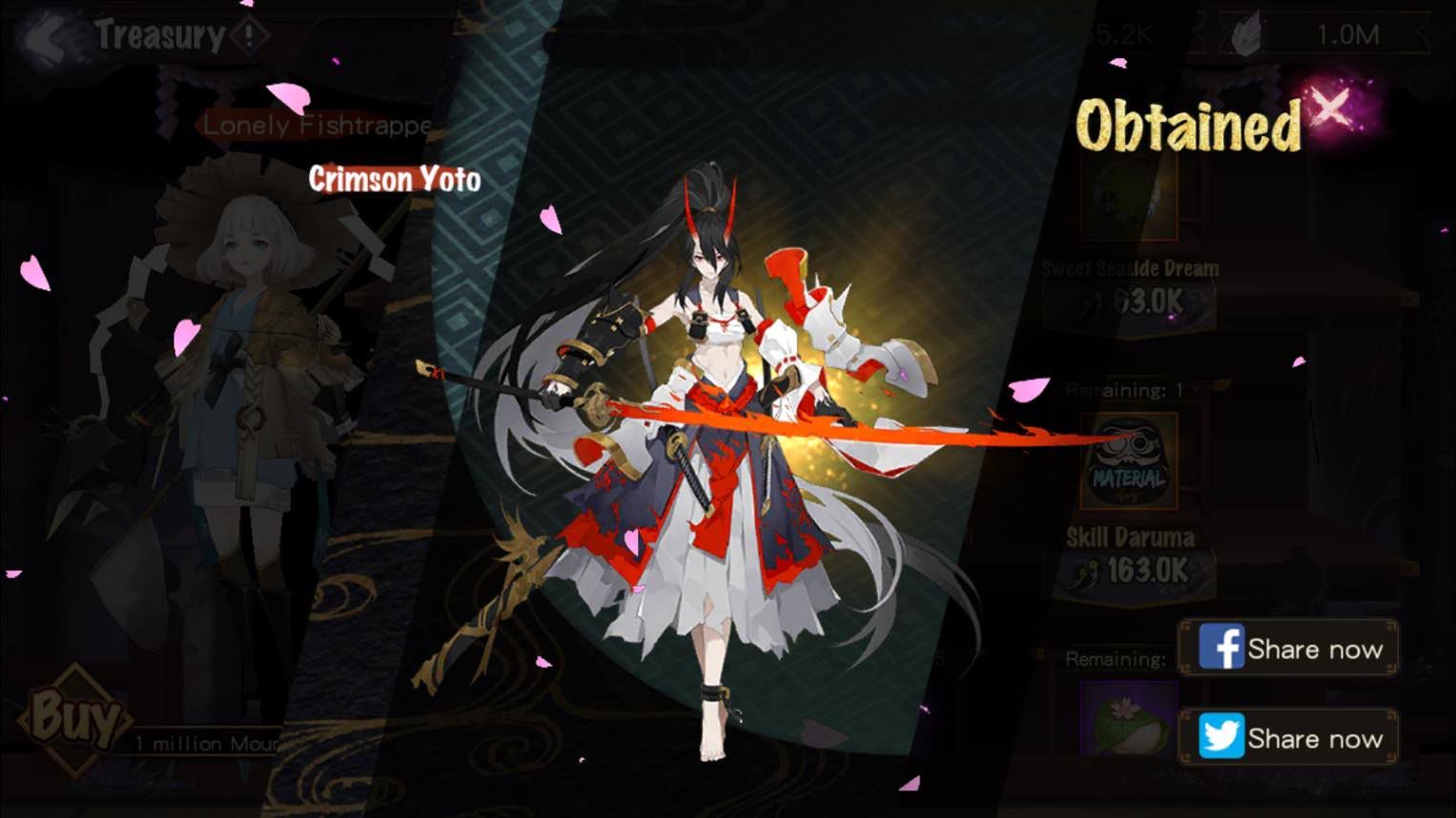Share now on Facebook
Screen dimensions: 1456x818
[1289, 648]
